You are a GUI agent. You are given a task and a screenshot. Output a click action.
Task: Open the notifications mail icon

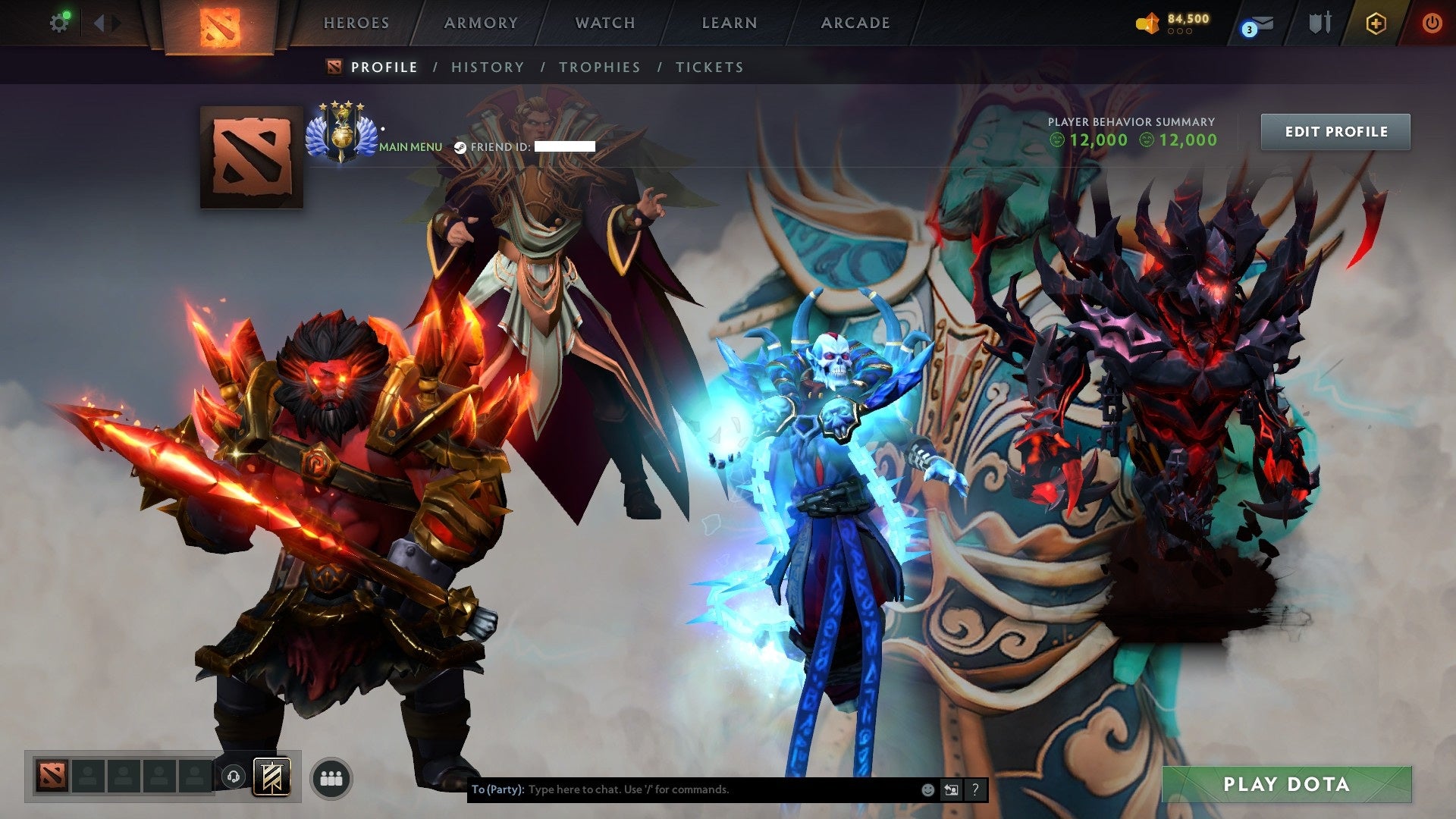[x=1263, y=24]
